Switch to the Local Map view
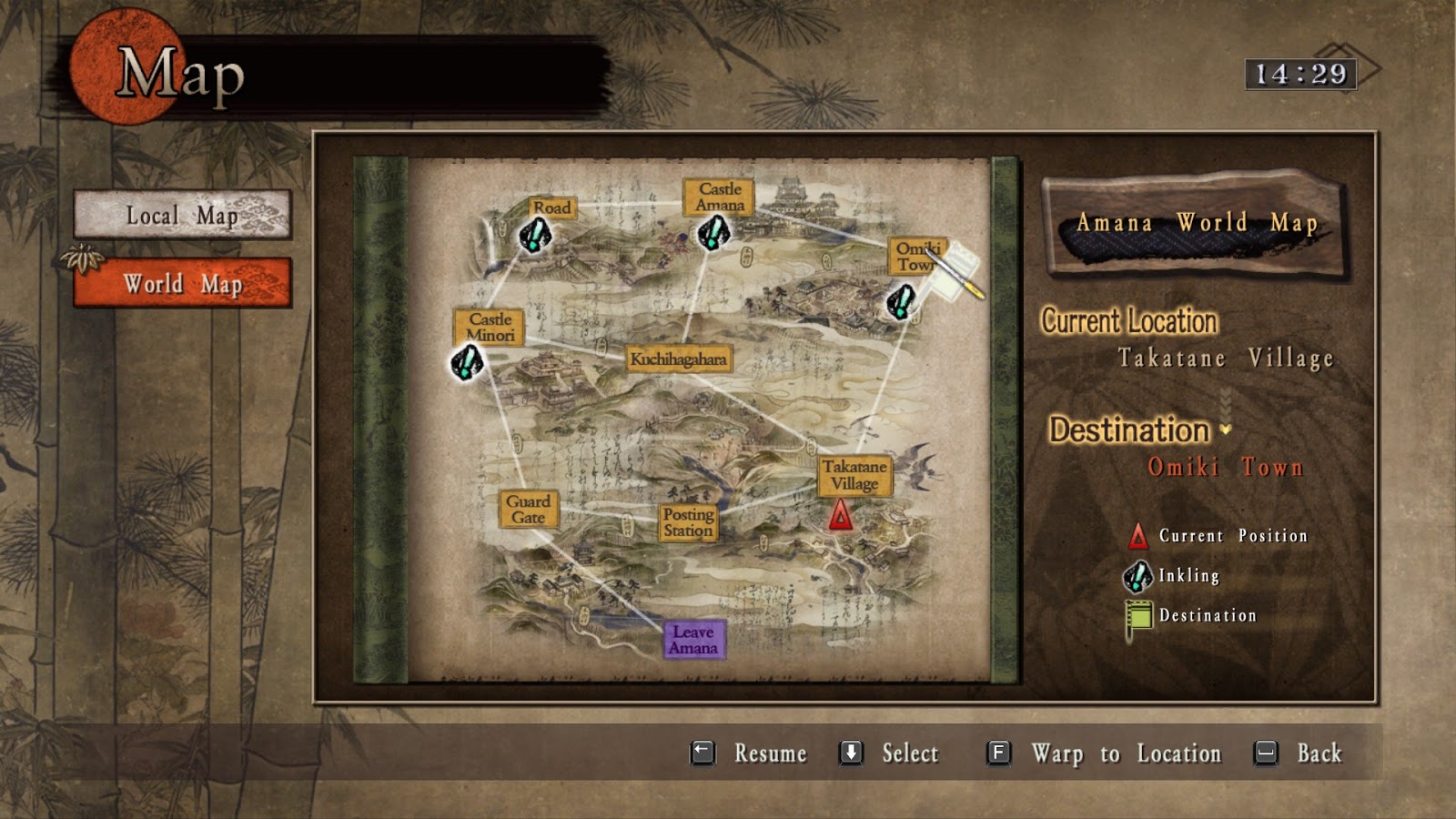1456x819 pixels. tap(180, 216)
